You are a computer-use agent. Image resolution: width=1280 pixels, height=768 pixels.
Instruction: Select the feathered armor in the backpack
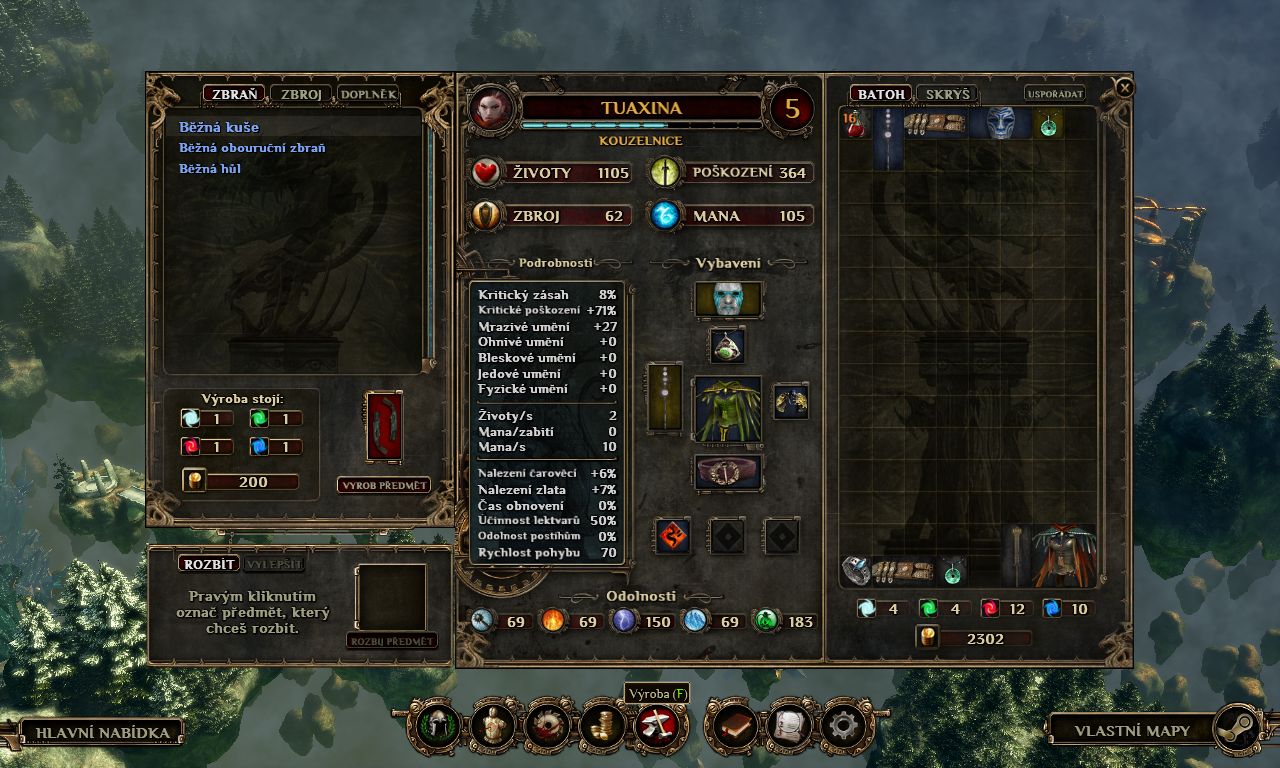pyautogui.click(x=1064, y=555)
